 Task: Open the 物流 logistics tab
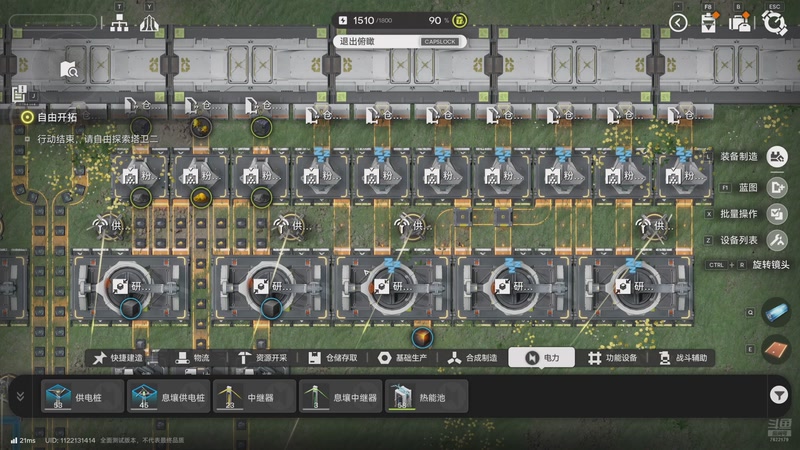[x=193, y=358]
